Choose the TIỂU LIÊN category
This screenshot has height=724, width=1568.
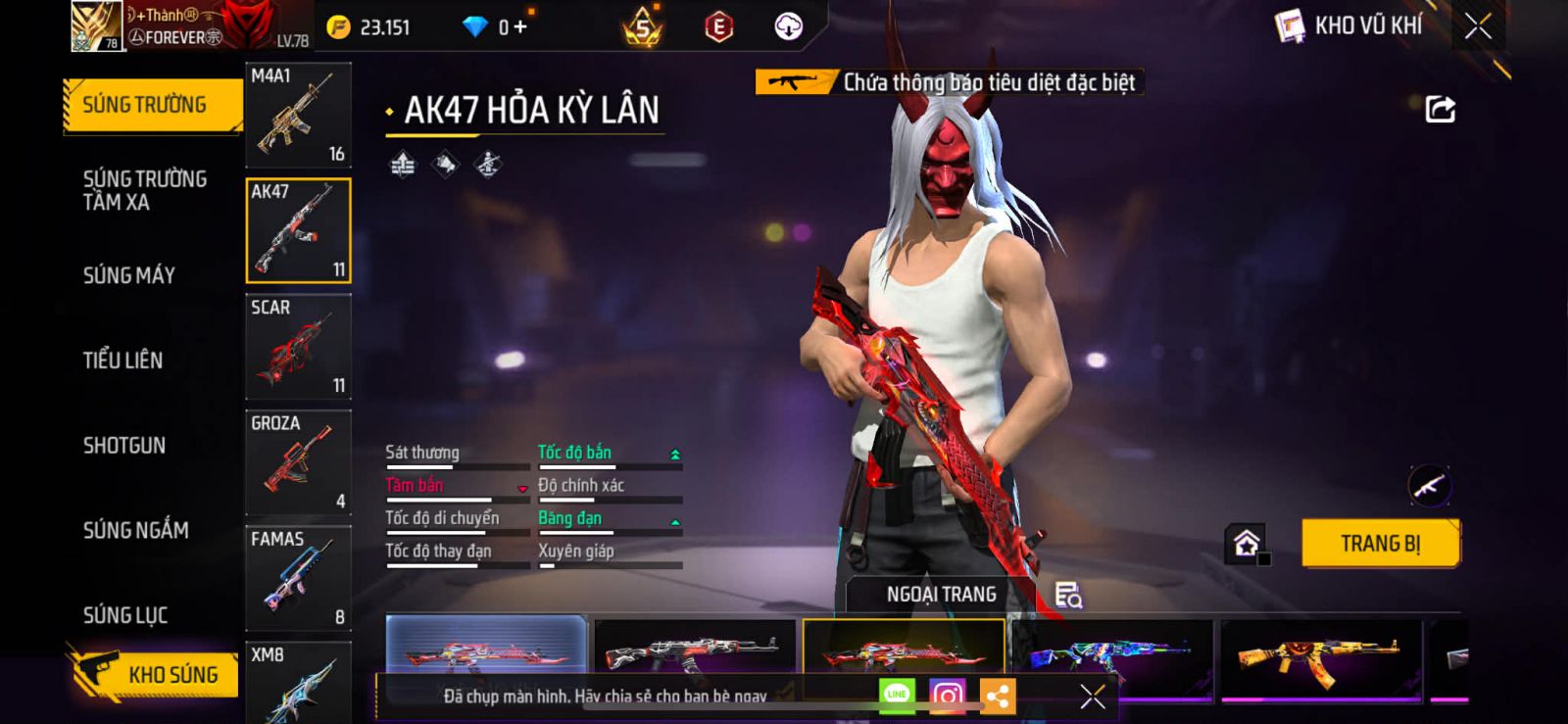point(122,361)
